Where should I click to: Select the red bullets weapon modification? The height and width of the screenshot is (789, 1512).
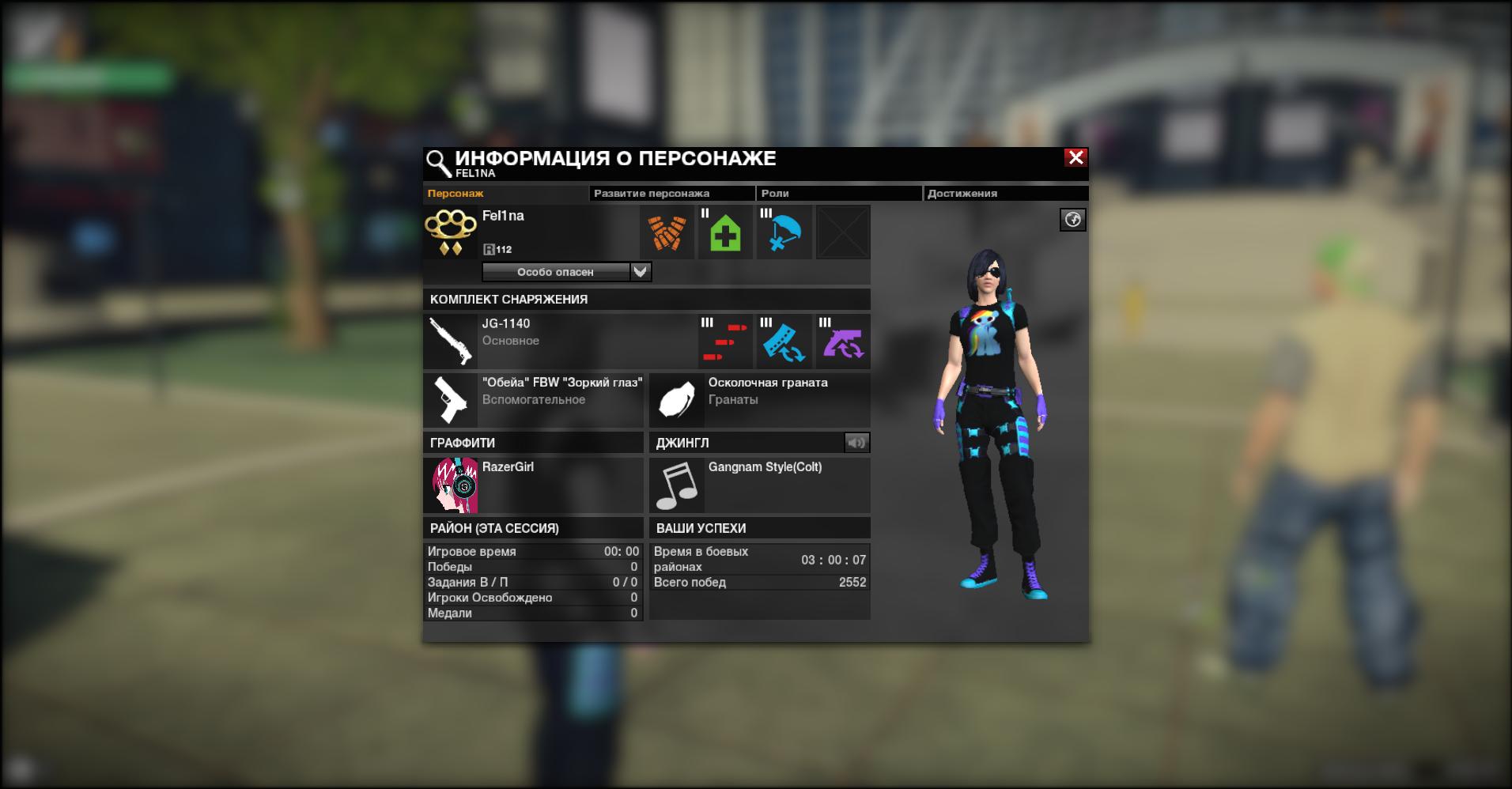[x=726, y=342]
